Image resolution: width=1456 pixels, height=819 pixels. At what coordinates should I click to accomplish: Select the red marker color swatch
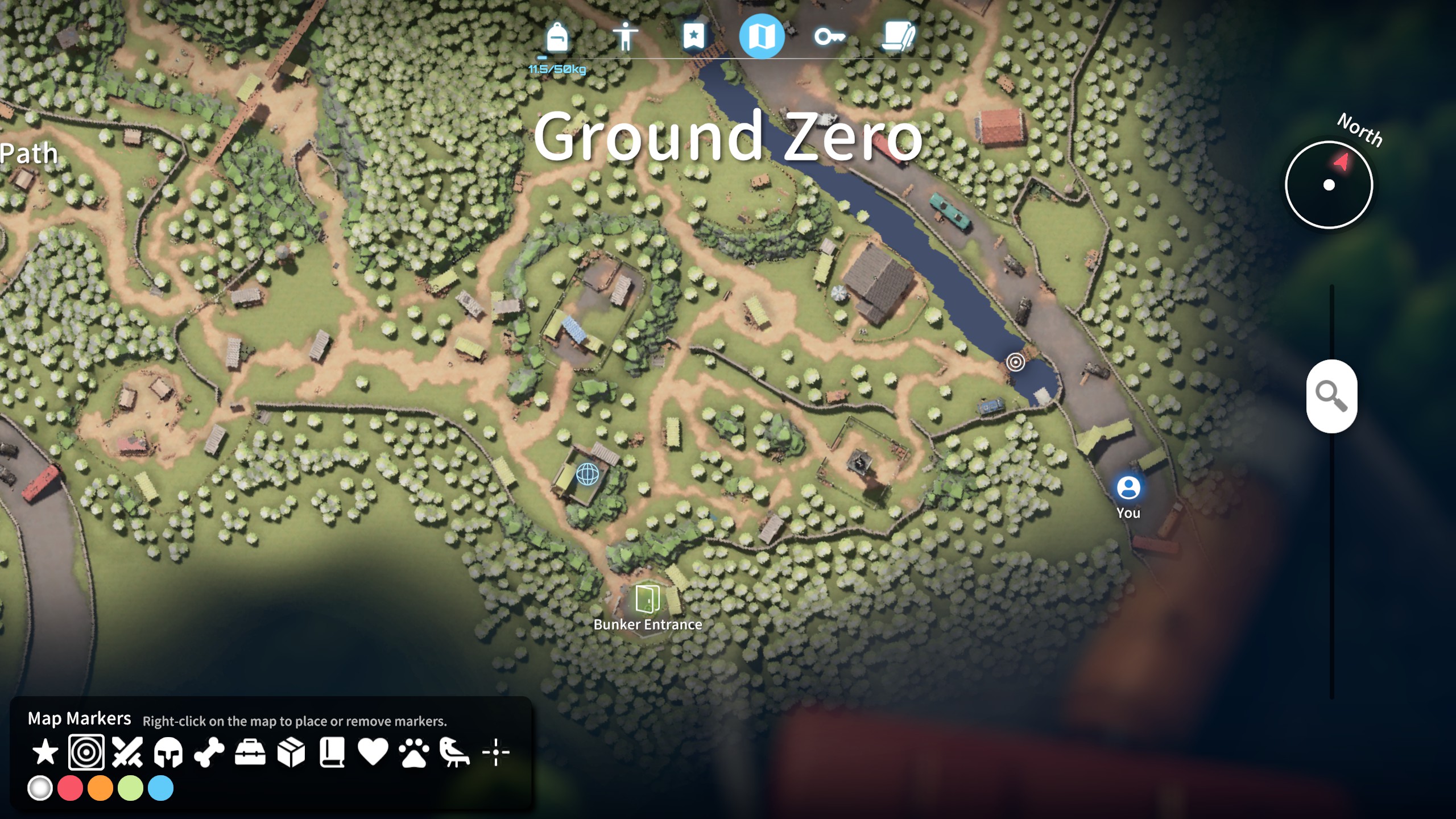coord(69,788)
